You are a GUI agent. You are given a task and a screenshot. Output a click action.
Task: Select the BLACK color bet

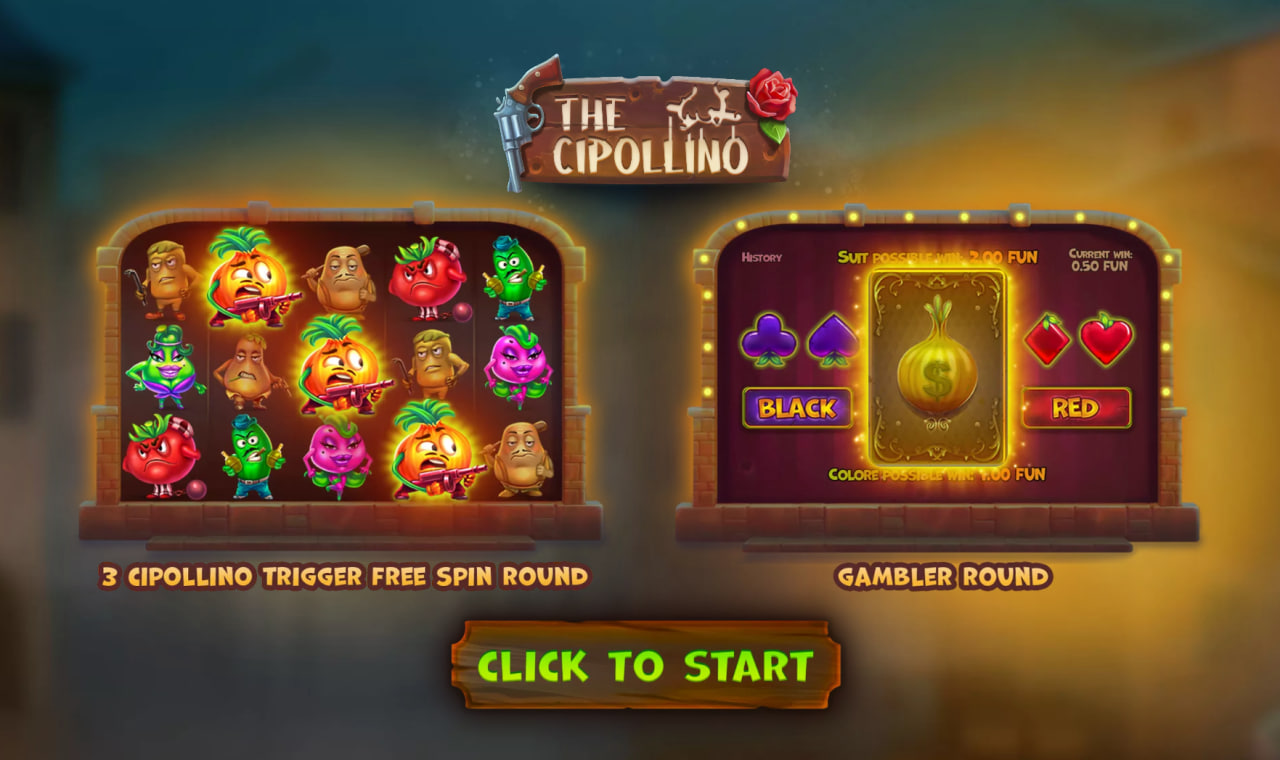point(799,407)
